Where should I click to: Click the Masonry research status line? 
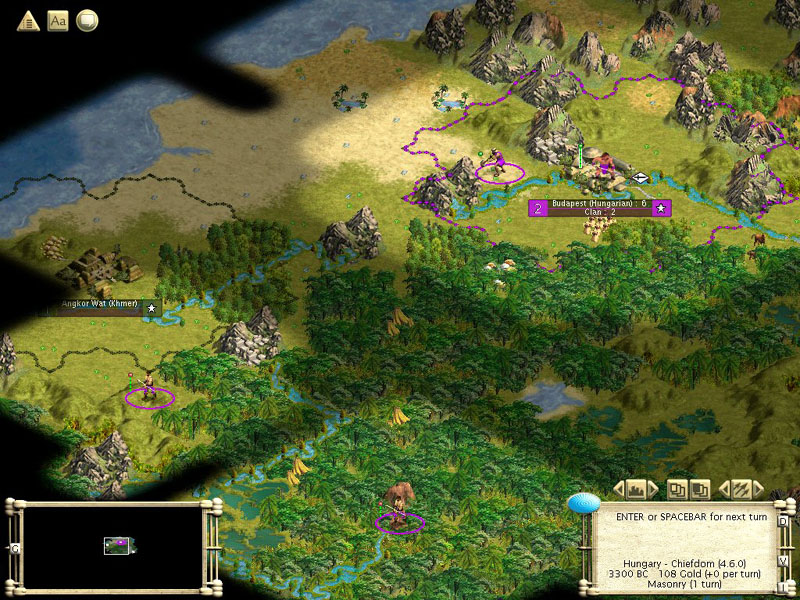(x=684, y=585)
